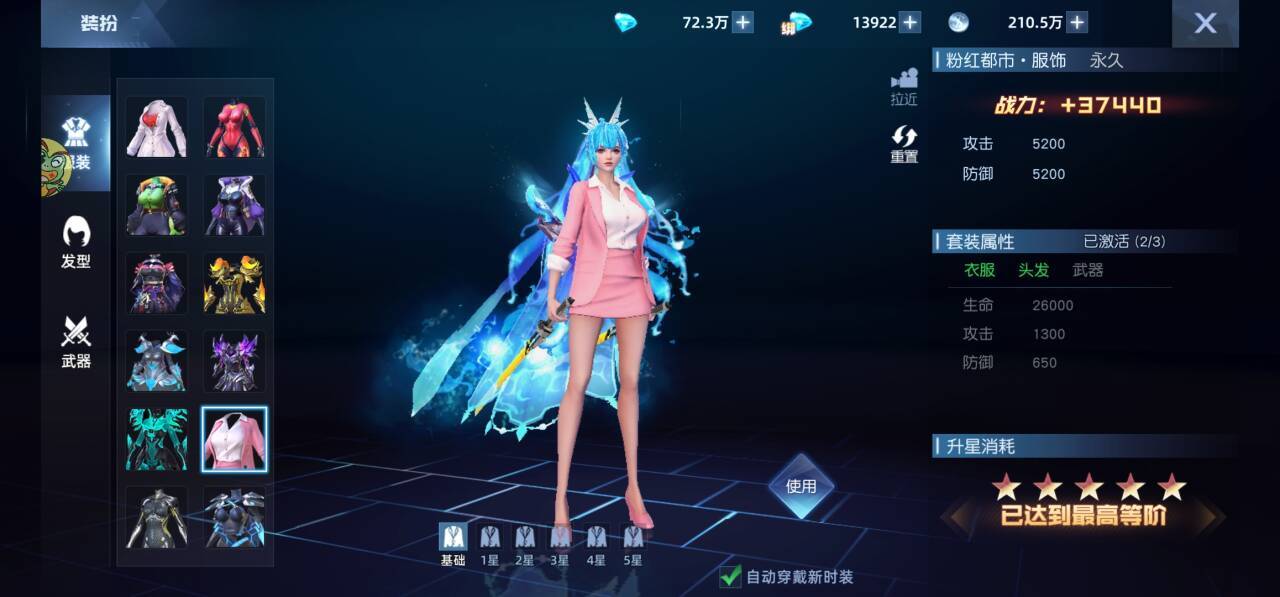Select the 武器 set attribute label

click(x=1088, y=270)
